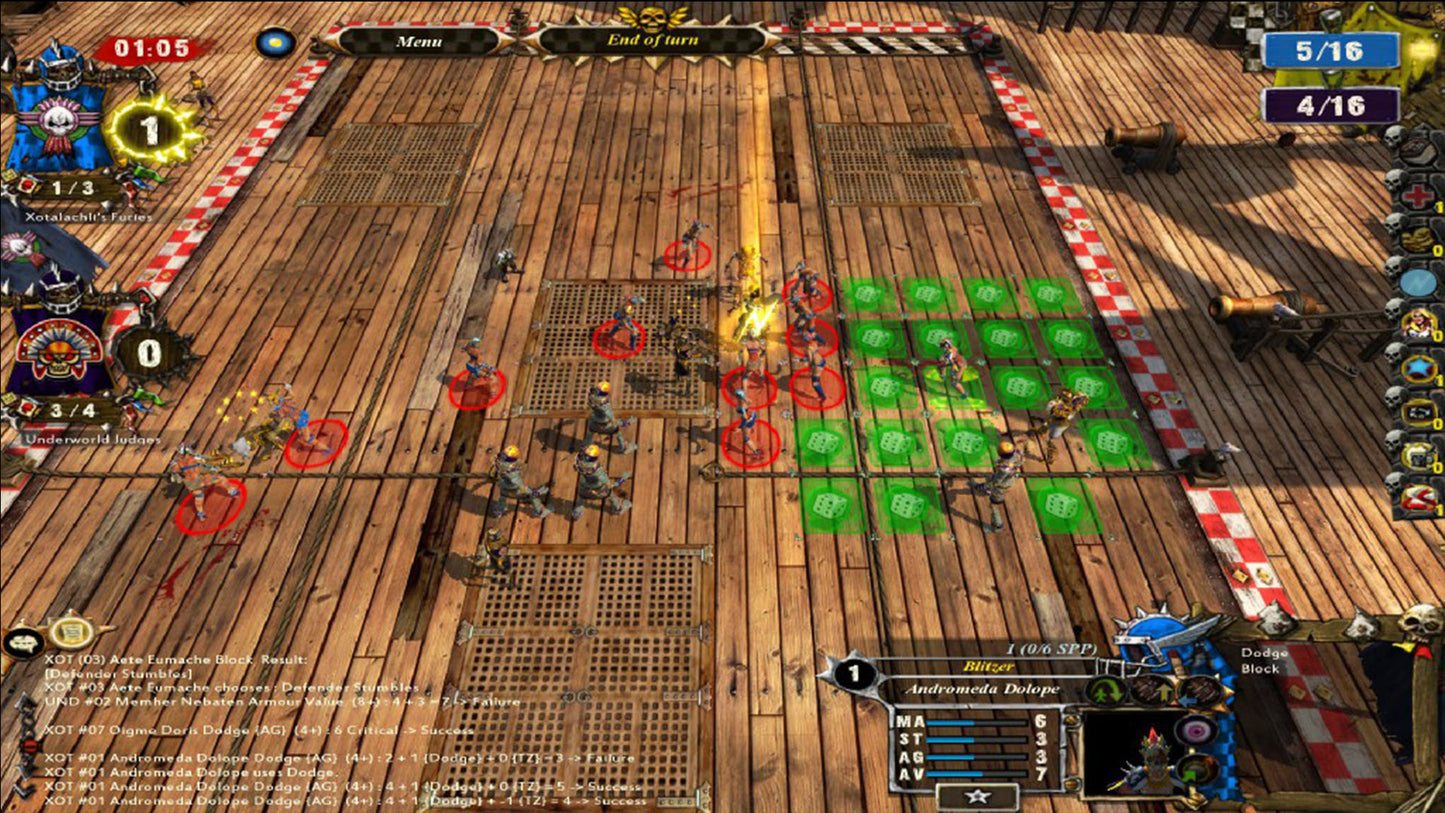Toggle the up-arrow icon in the player panel

point(1163,690)
